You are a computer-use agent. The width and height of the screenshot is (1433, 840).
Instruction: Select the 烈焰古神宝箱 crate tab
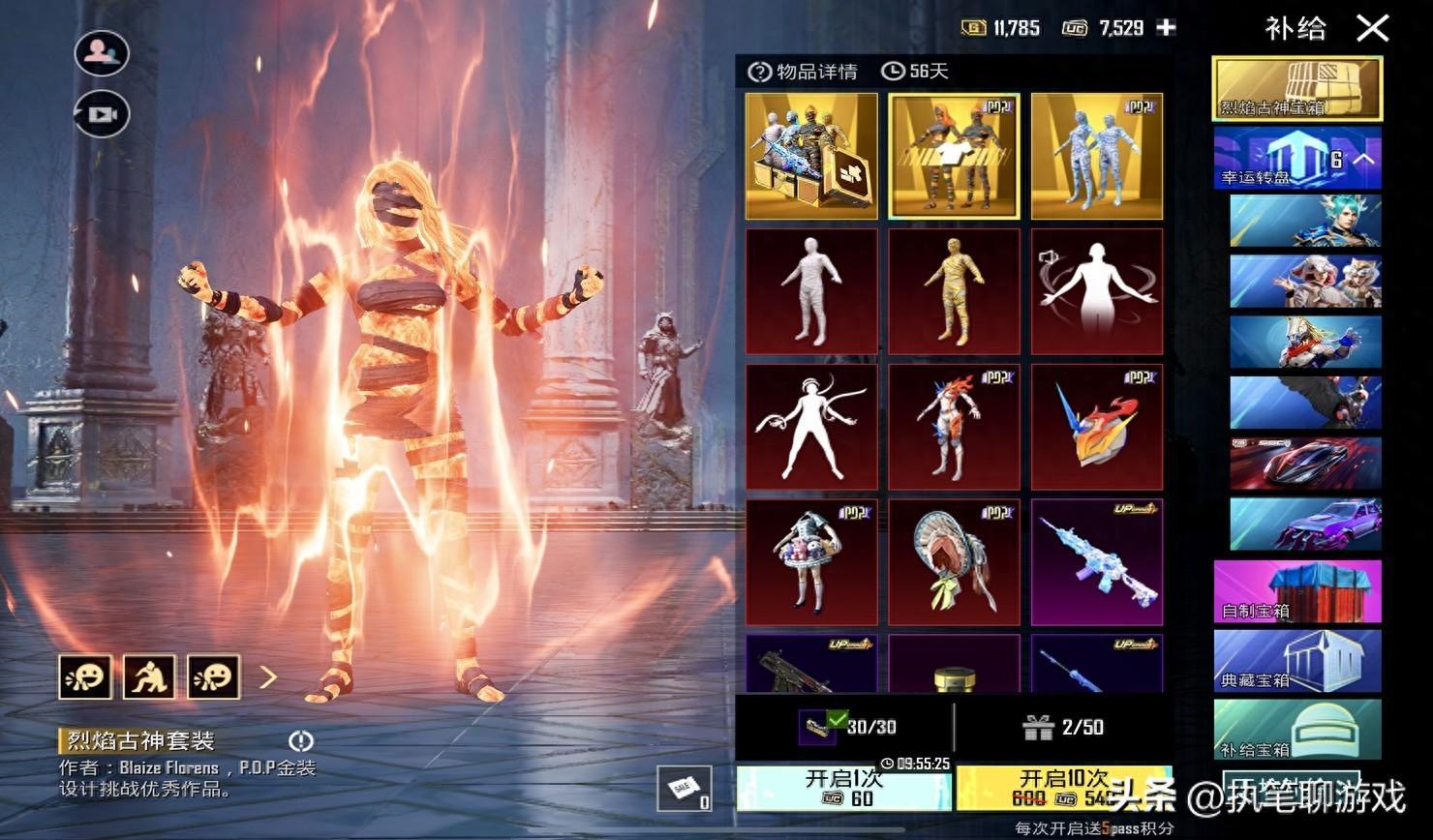[x=1297, y=89]
